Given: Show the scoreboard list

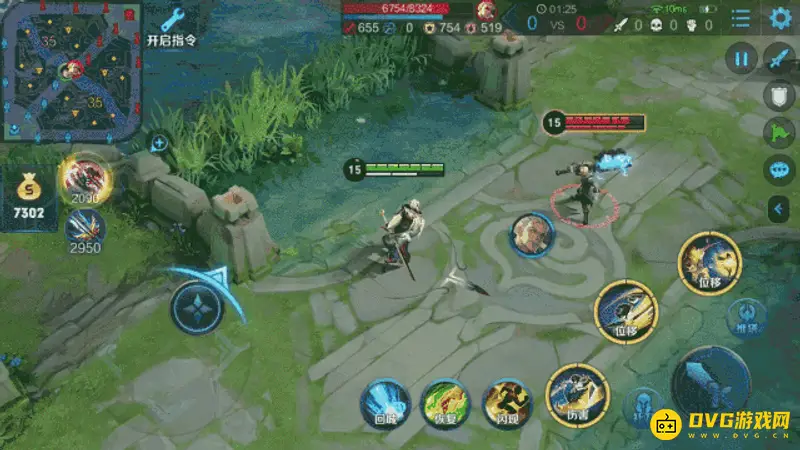Looking at the screenshot, I should (741, 18).
